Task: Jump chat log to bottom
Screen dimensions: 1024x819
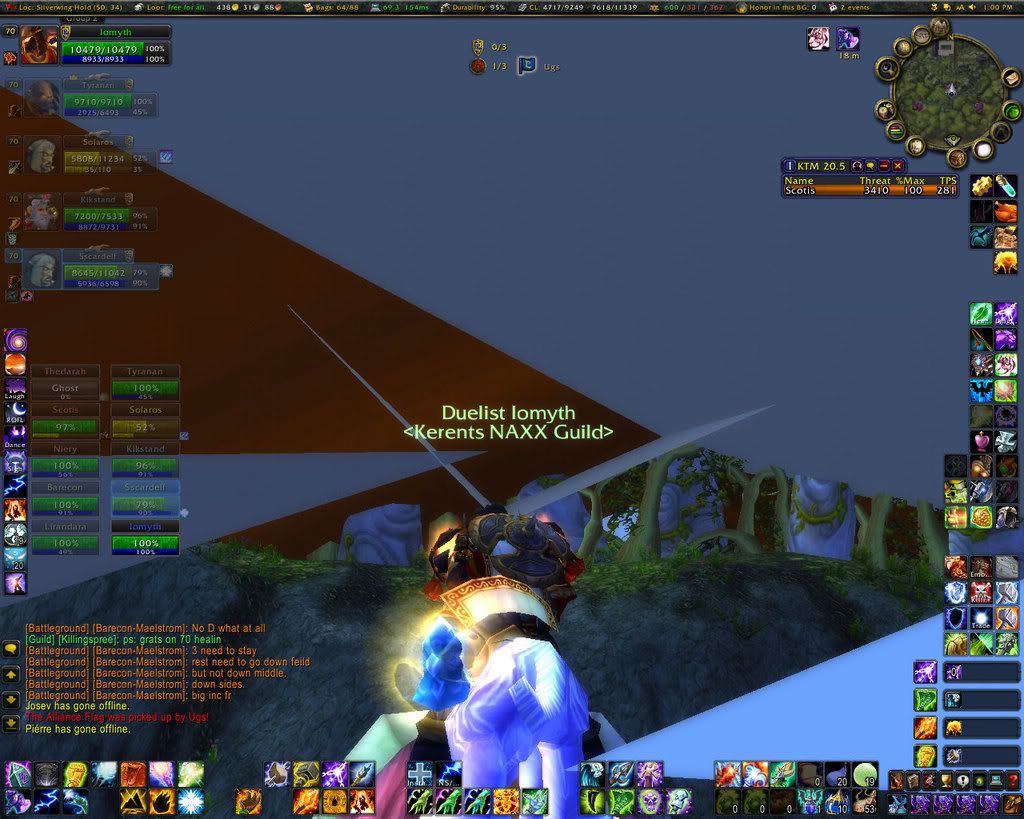Action: [x=11, y=723]
